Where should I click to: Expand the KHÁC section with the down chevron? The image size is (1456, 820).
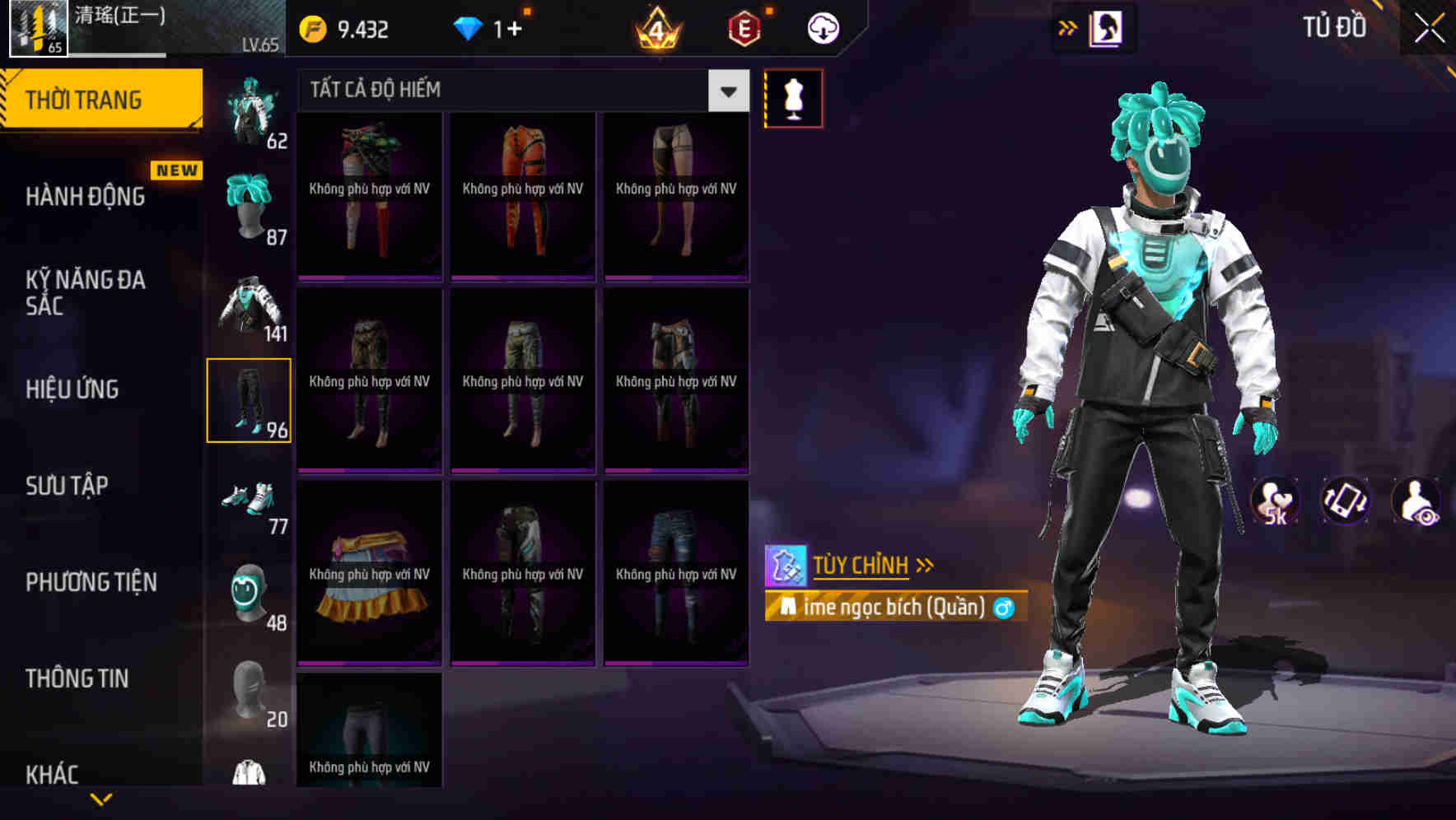[103, 797]
